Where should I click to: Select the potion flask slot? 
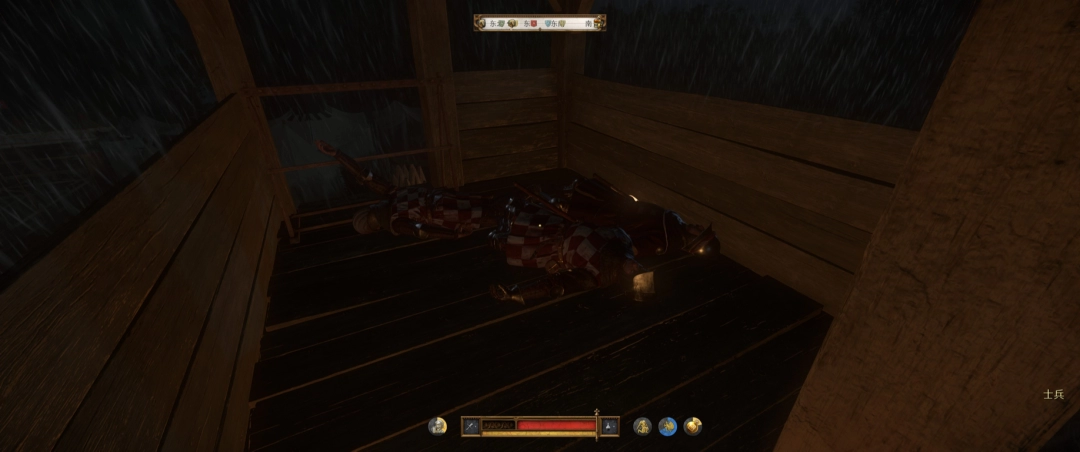pos(610,426)
